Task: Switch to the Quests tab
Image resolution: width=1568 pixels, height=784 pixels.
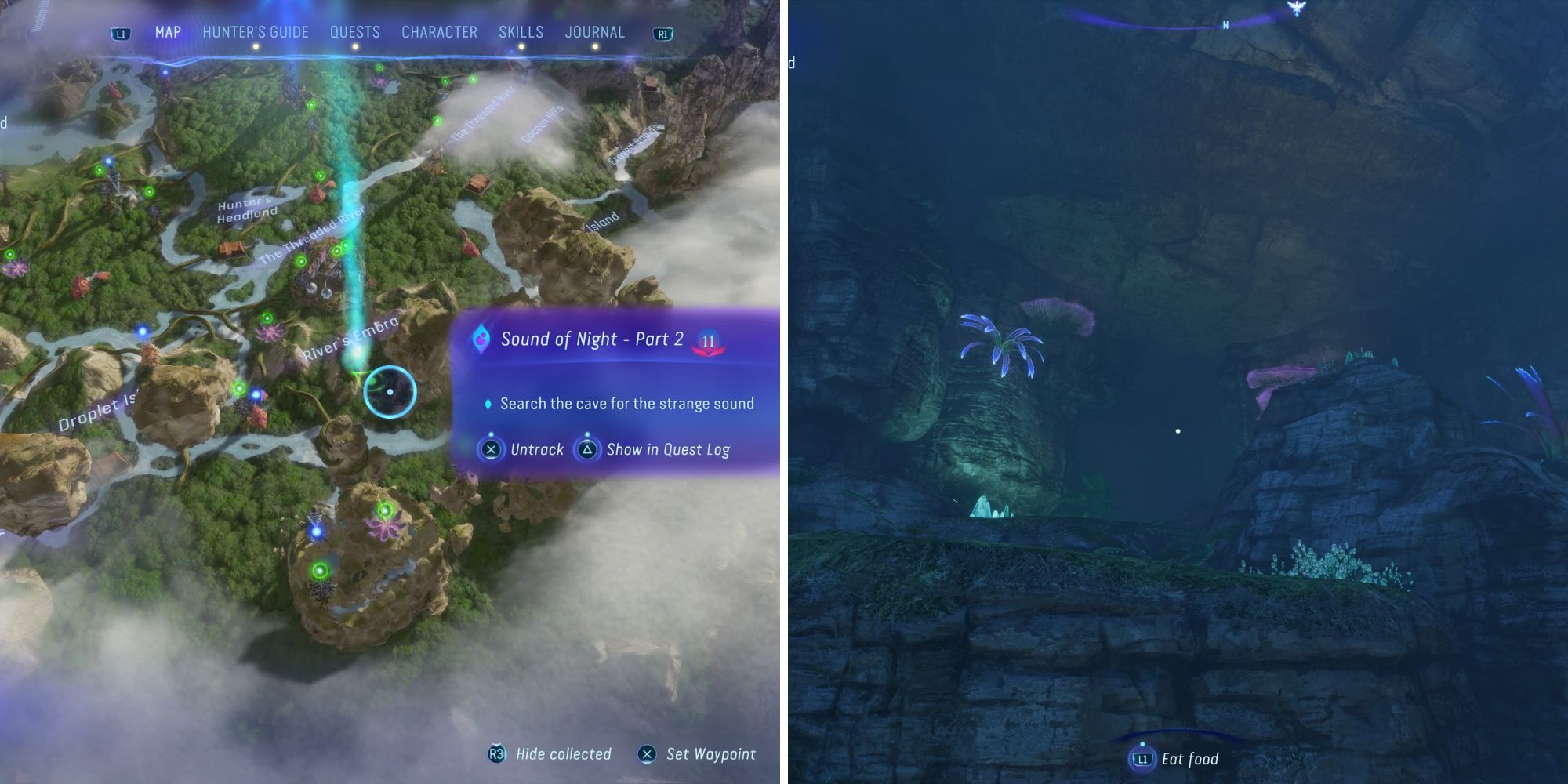Action: tap(354, 32)
